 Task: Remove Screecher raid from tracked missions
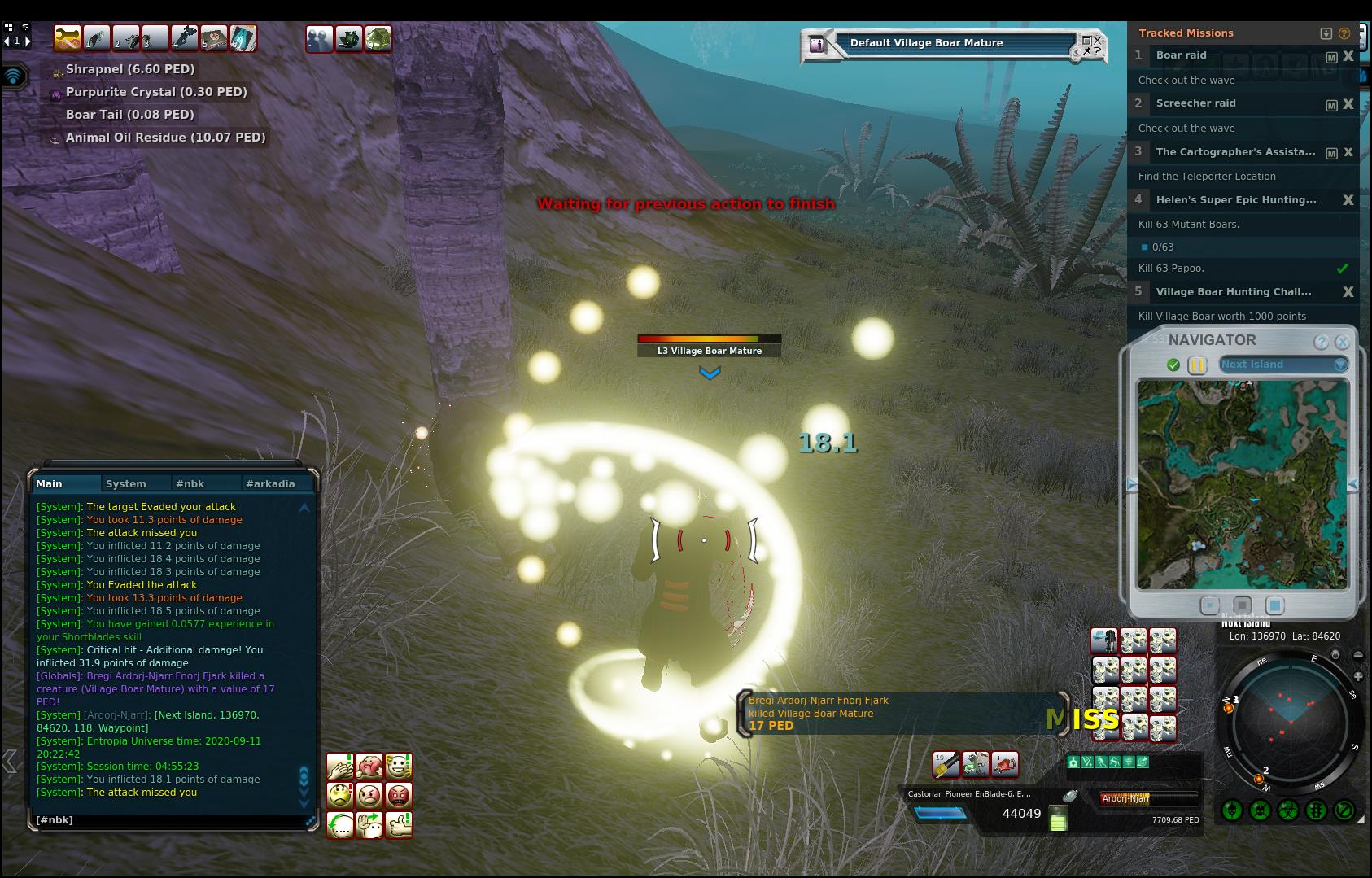(x=1348, y=104)
